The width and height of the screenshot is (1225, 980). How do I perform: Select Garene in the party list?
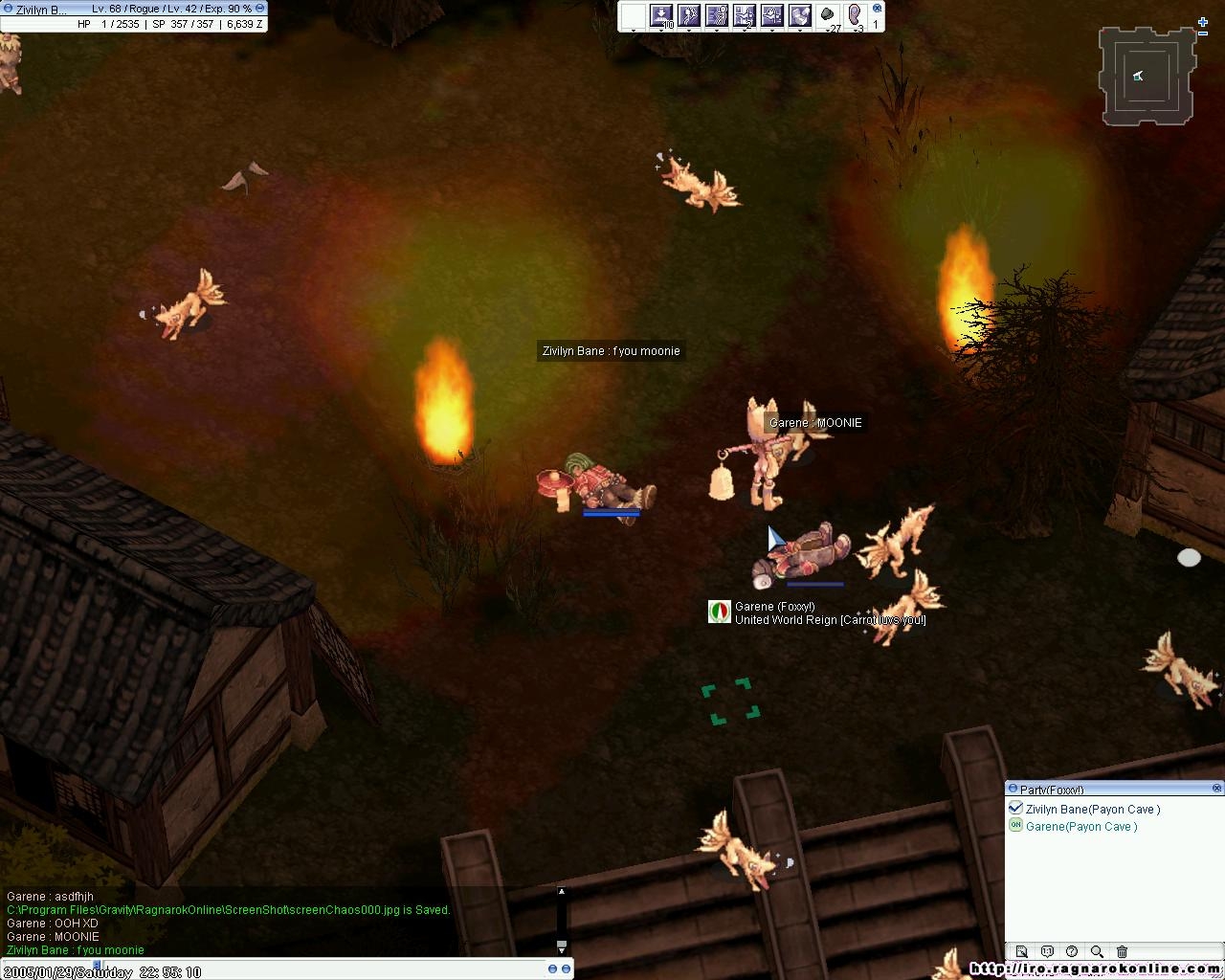pos(1080,827)
